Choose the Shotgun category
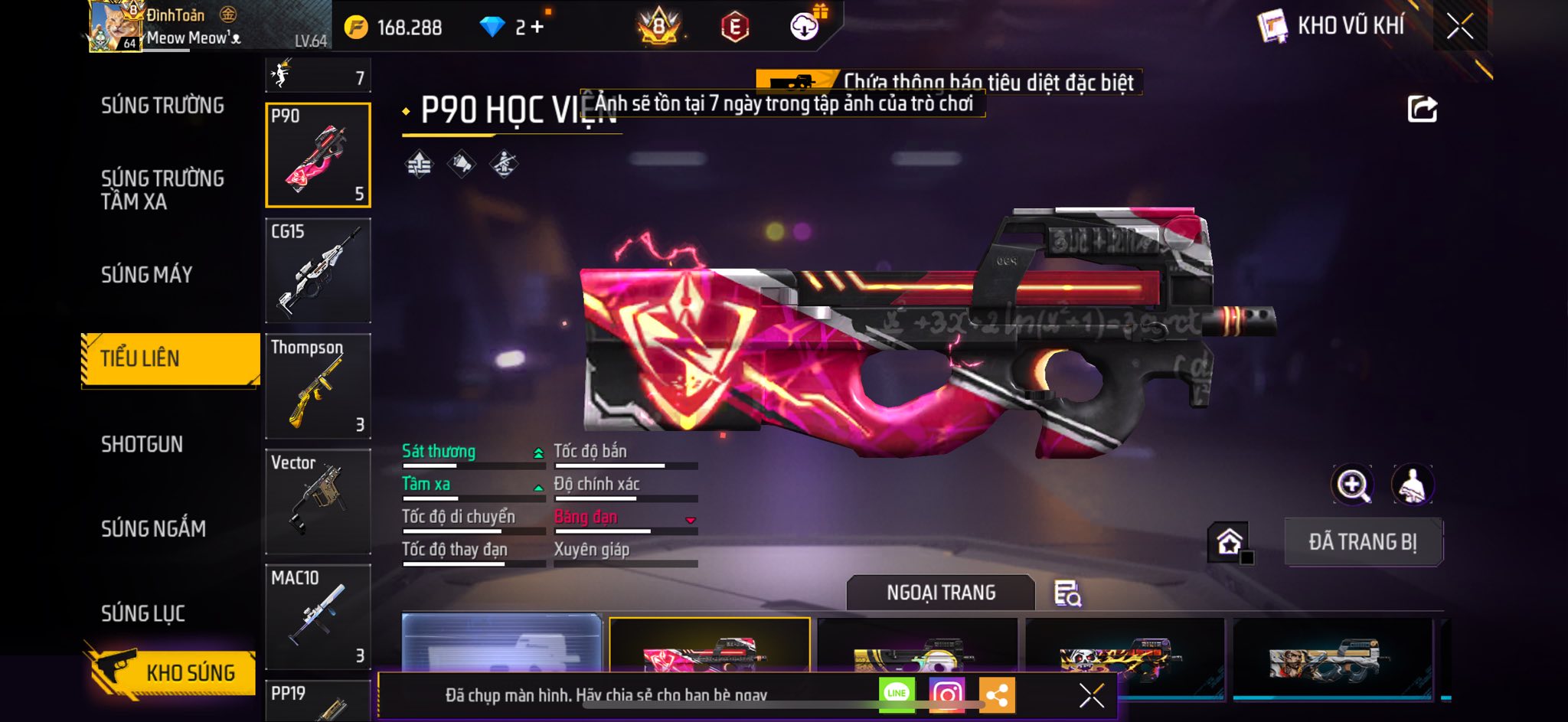 click(142, 445)
